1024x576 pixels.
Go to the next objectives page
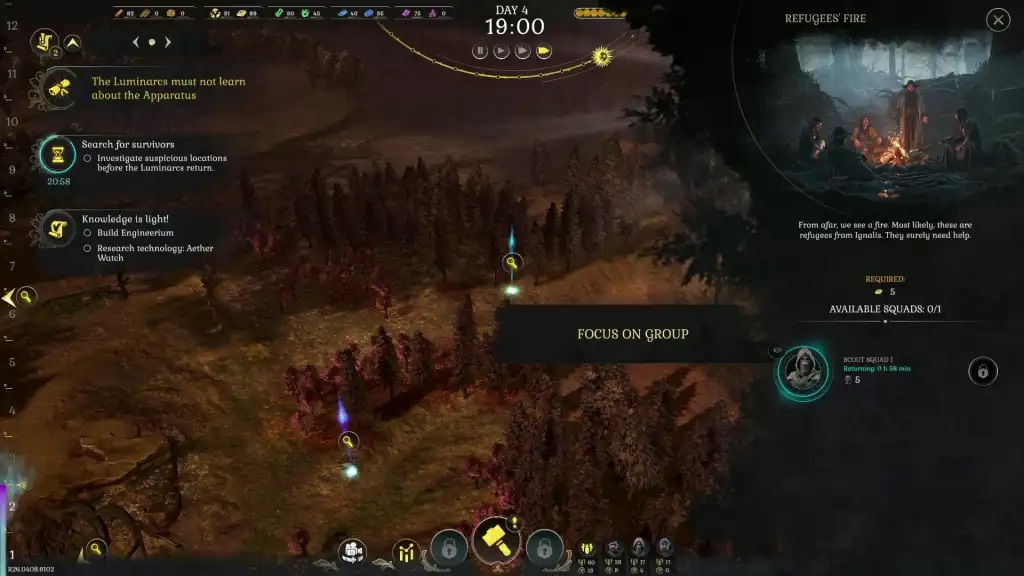pyautogui.click(x=168, y=42)
